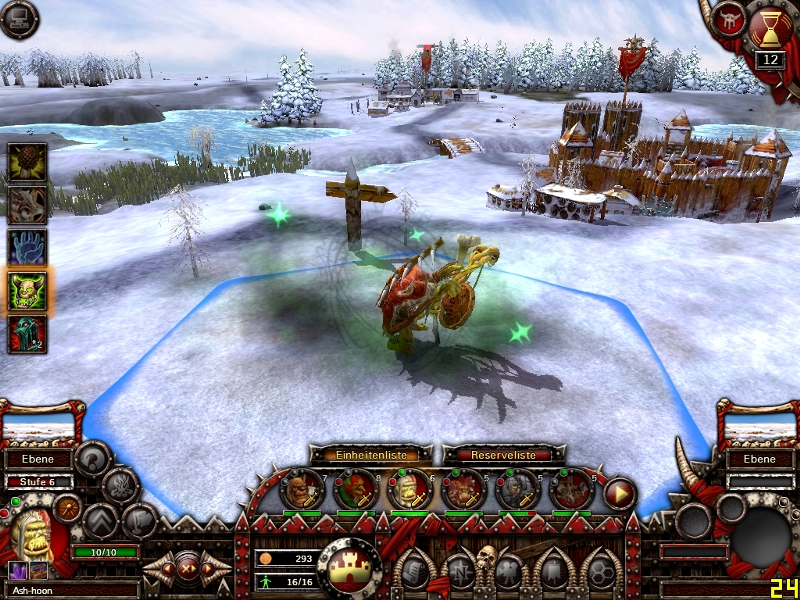The width and height of the screenshot is (800, 600).
Task: Open the hexagon grid button
Action: point(601,570)
